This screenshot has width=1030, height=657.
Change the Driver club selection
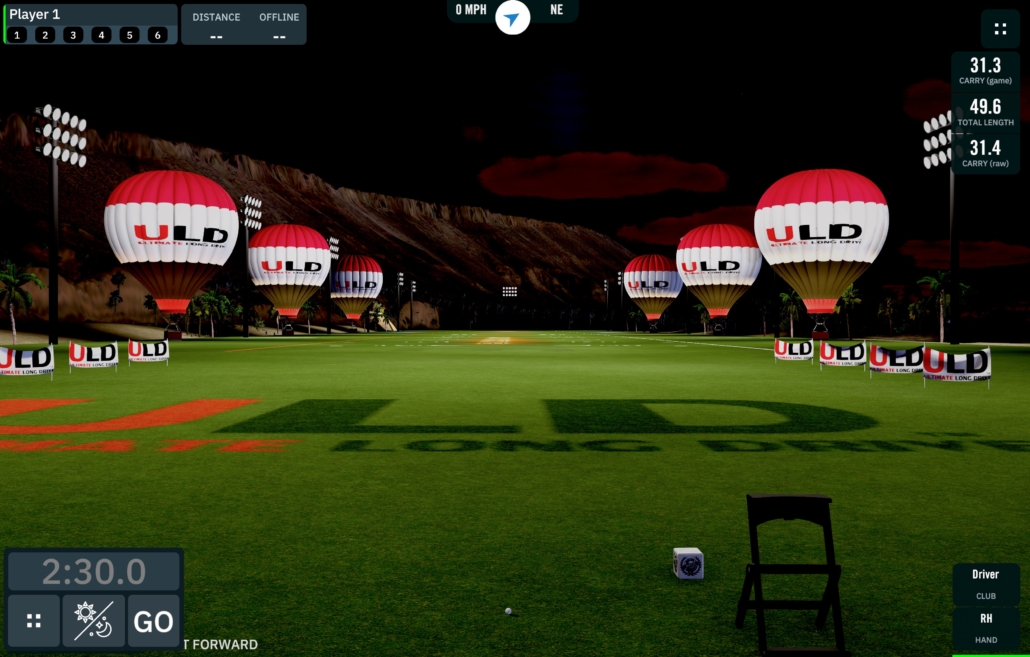(x=985, y=583)
